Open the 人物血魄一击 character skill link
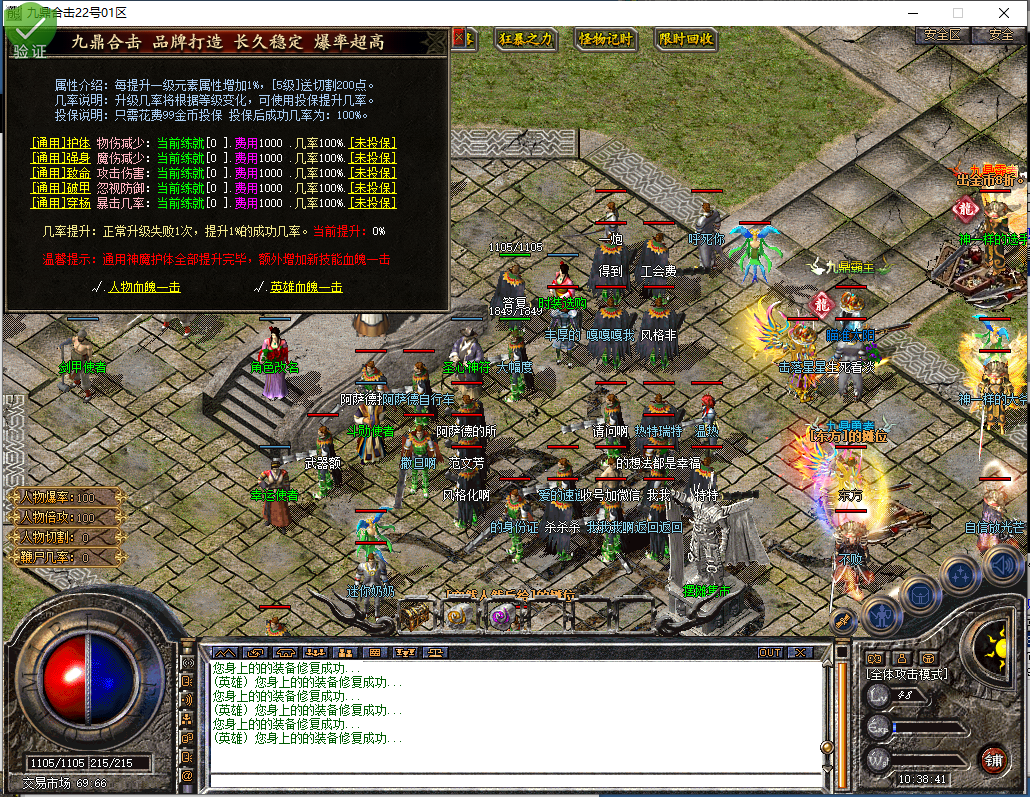 click(x=143, y=287)
